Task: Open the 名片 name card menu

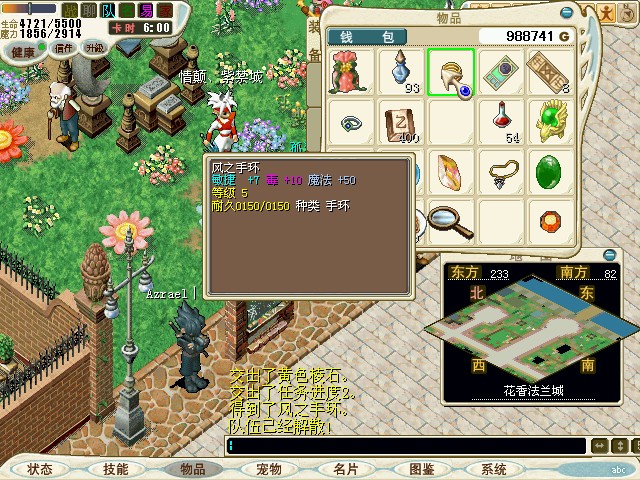Action: (345, 469)
